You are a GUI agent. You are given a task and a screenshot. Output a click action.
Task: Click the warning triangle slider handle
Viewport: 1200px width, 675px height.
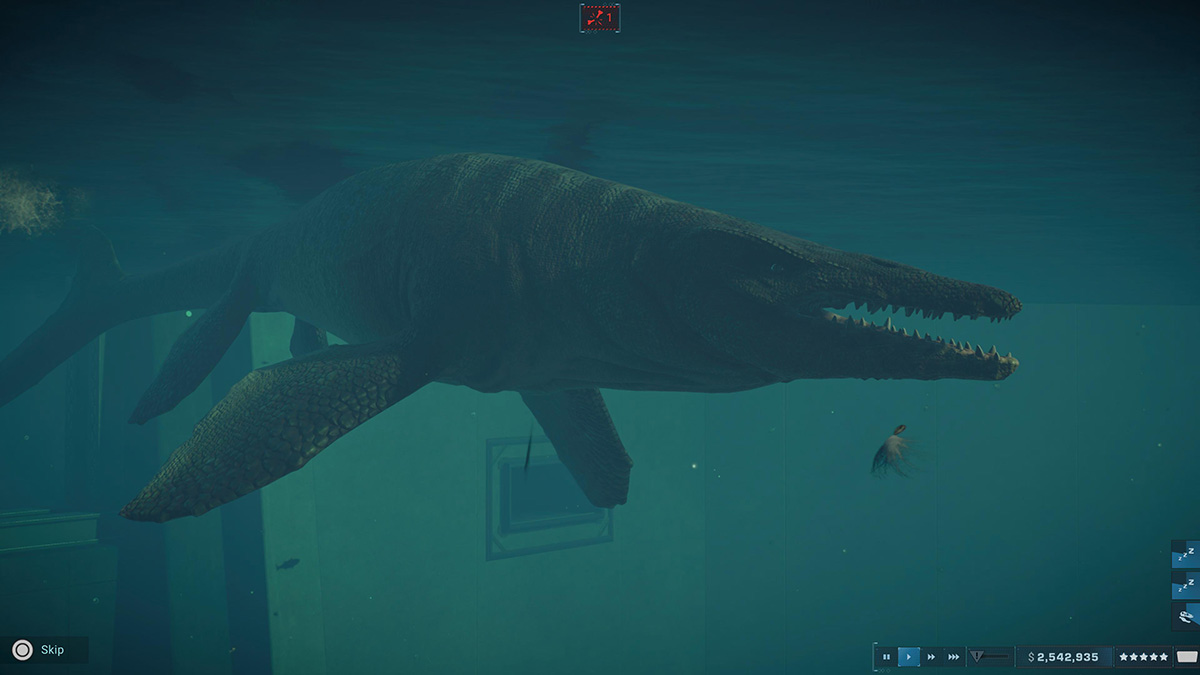(978, 657)
